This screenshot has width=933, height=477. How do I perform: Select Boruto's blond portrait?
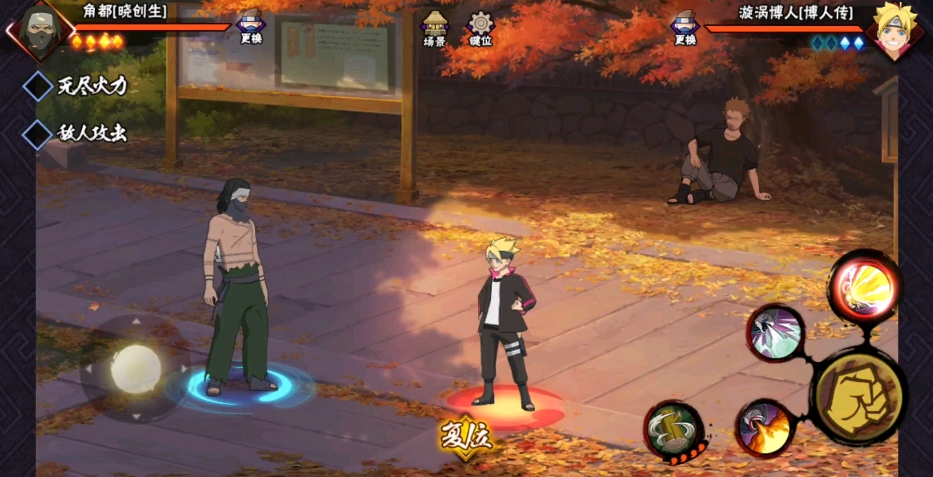coord(894,28)
